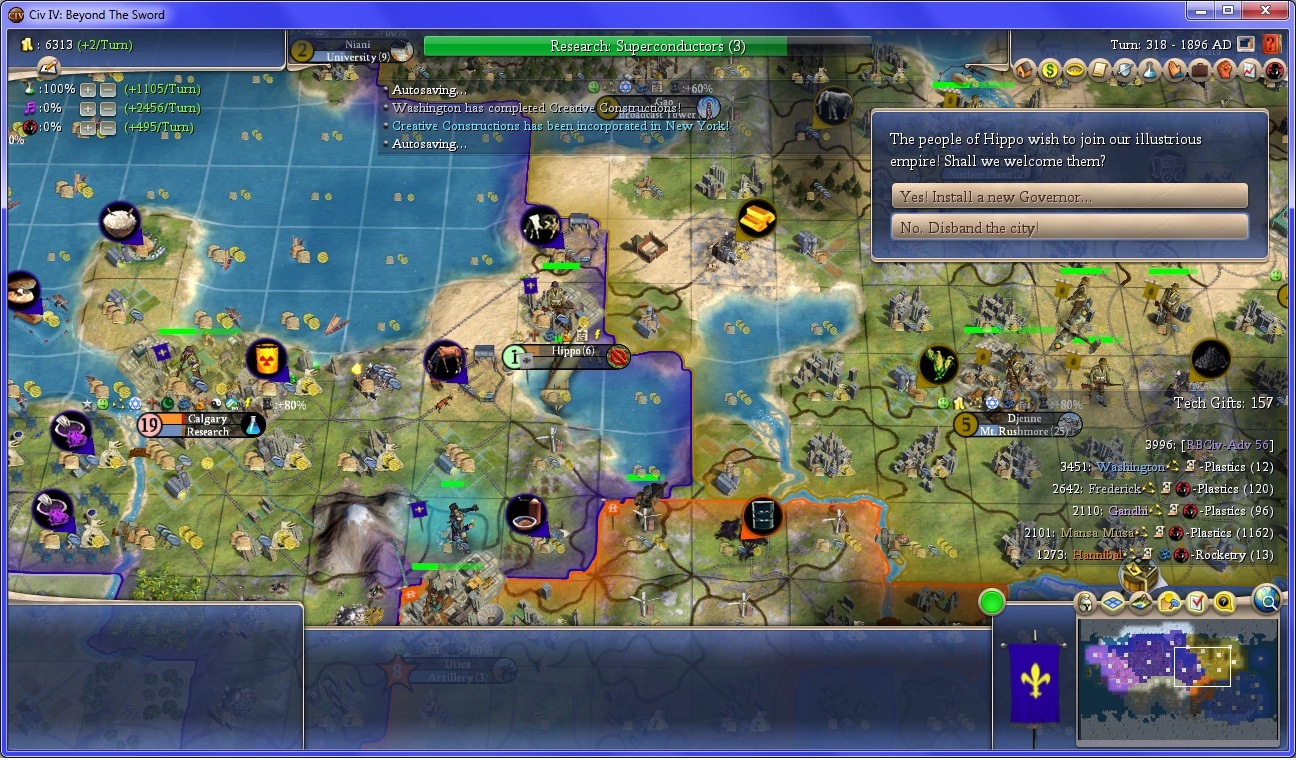Open the Civilopedia question mark book
This screenshot has height=760, width=1296.
[1272, 45]
